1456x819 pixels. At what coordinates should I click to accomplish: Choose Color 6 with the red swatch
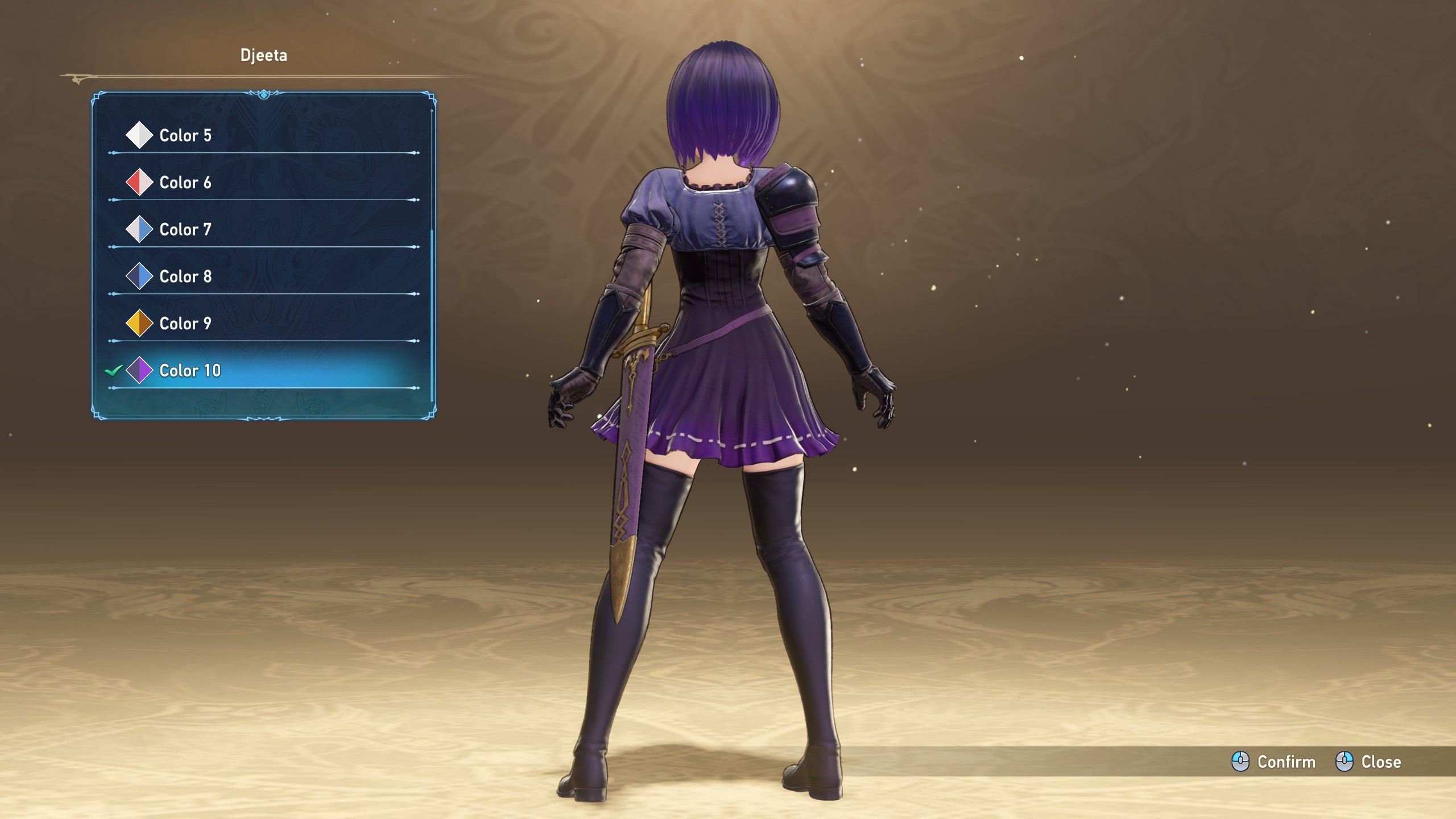[185, 183]
